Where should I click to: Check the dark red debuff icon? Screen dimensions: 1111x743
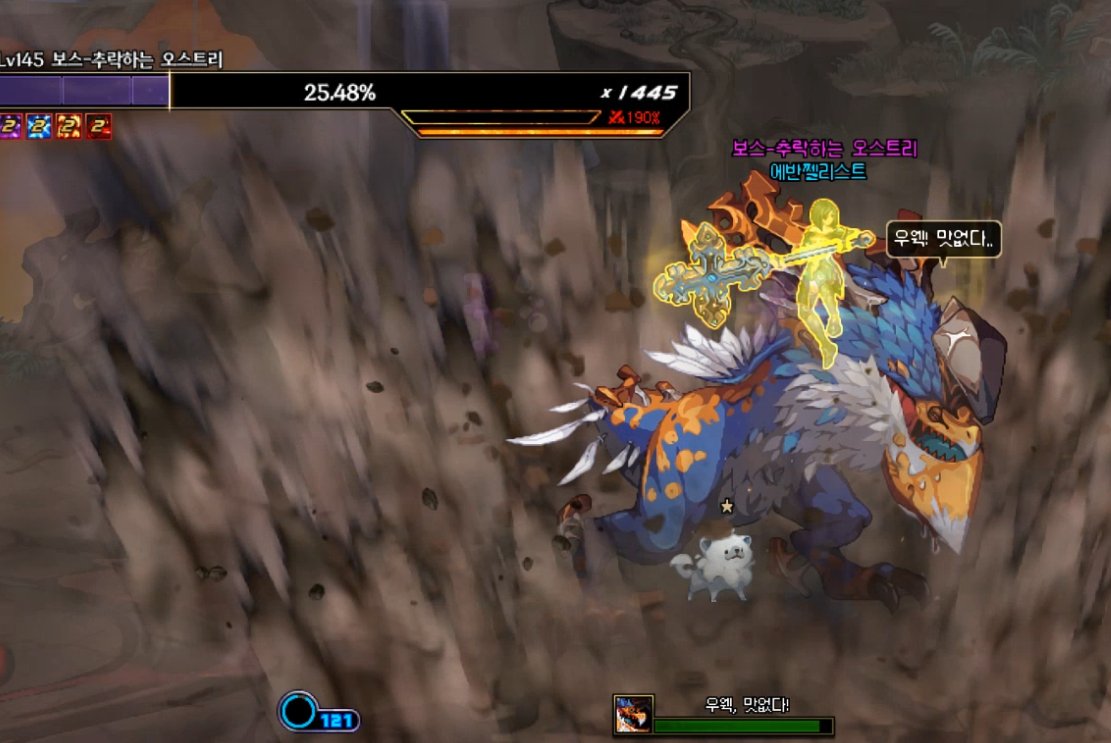pyautogui.click(x=98, y=126)
